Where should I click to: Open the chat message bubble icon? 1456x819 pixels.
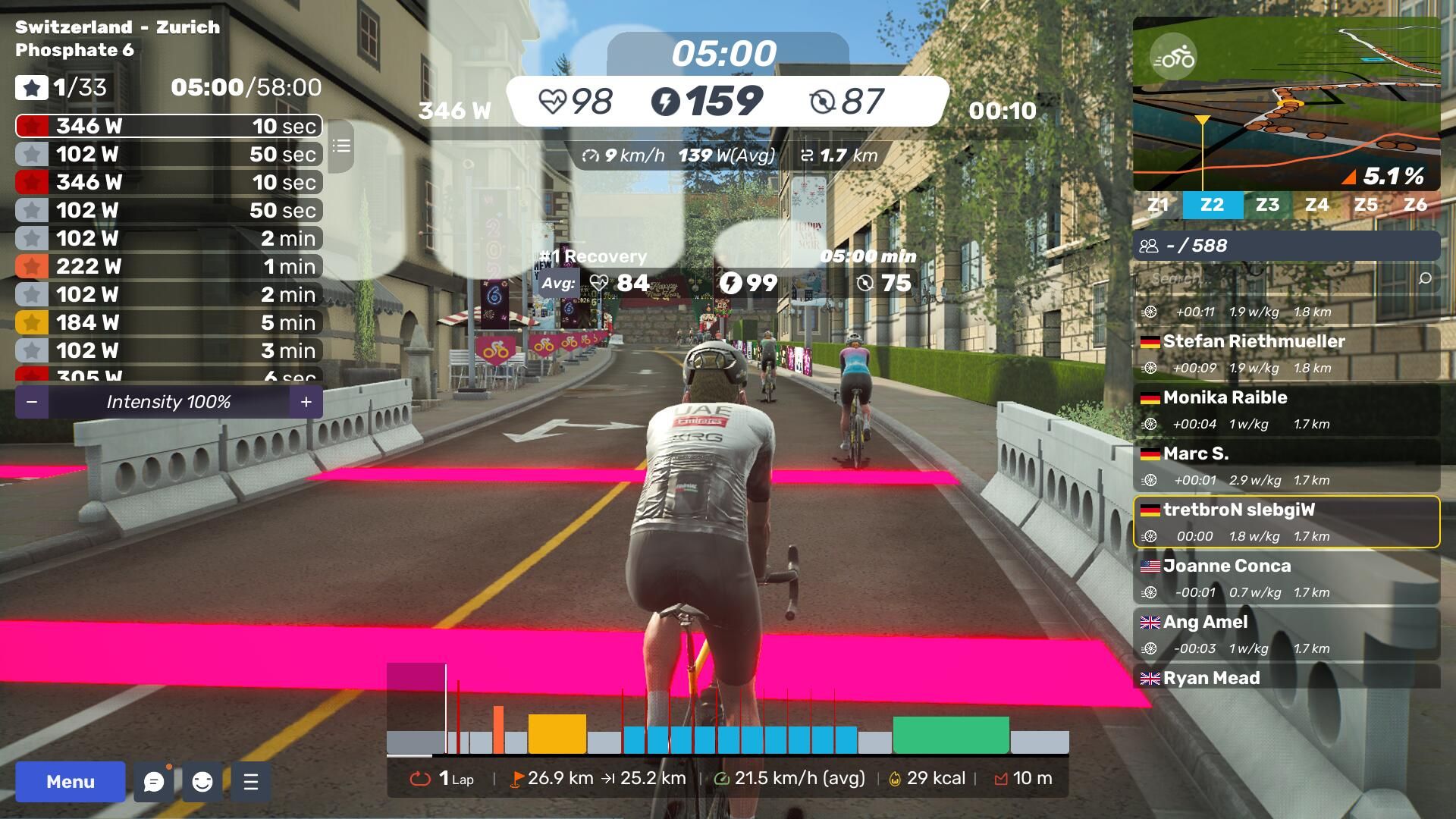pos(154,782)
